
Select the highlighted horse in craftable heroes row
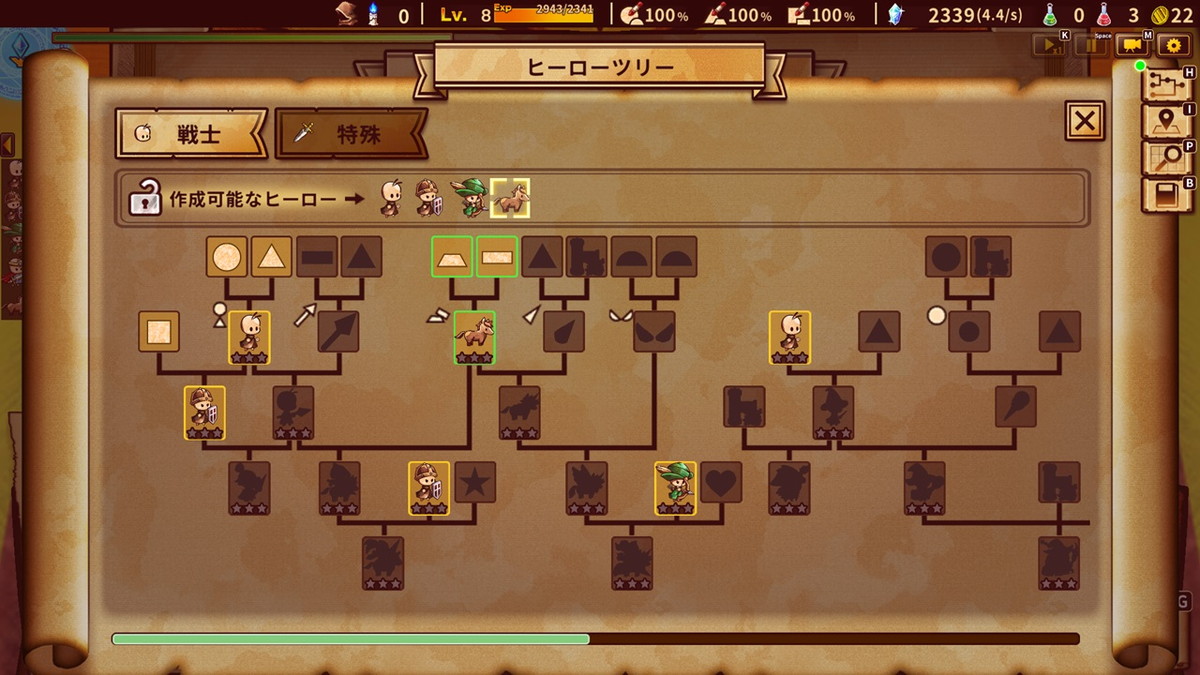(x=510, y=198)
